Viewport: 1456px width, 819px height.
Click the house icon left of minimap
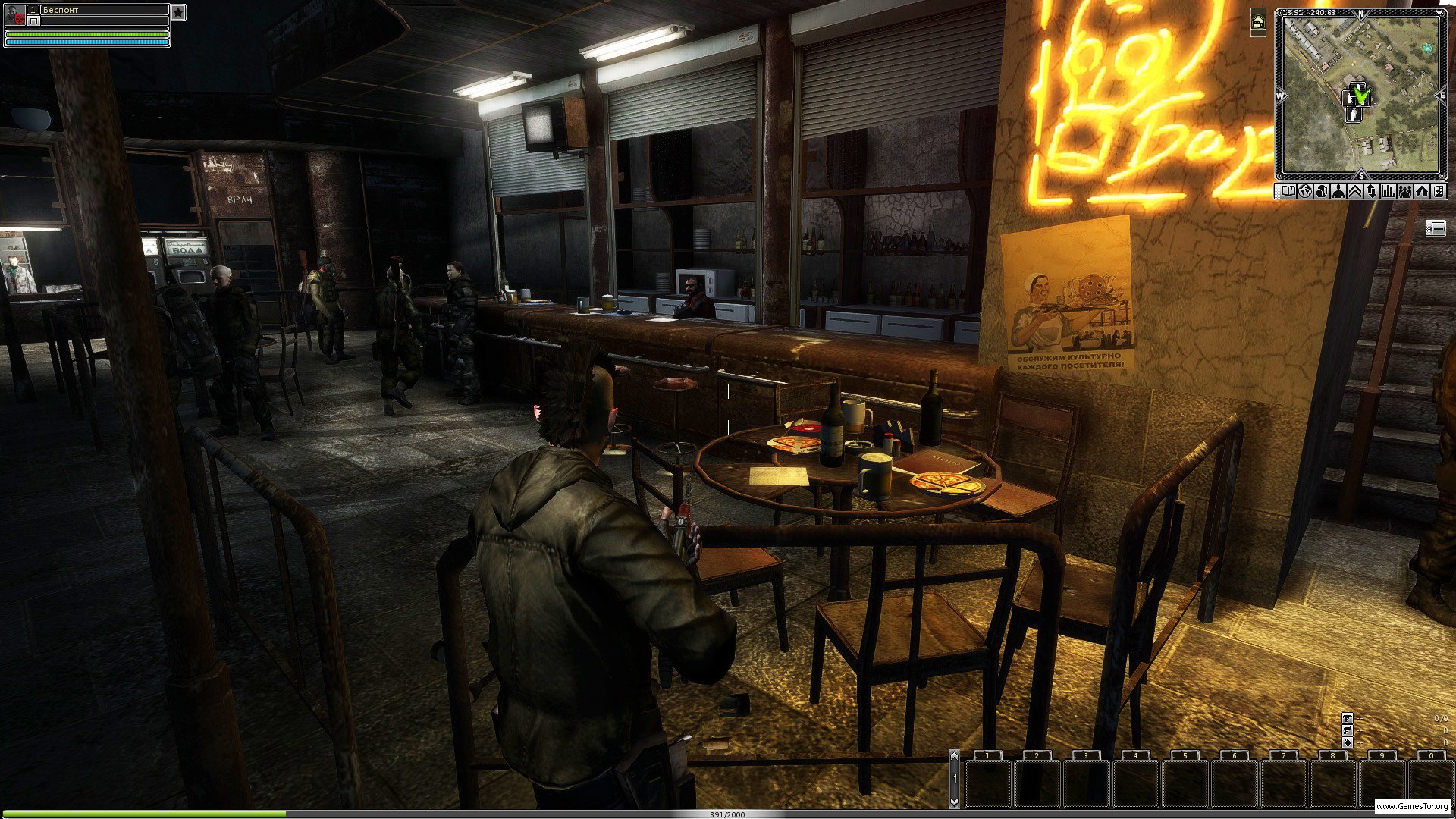(1258, 23)
